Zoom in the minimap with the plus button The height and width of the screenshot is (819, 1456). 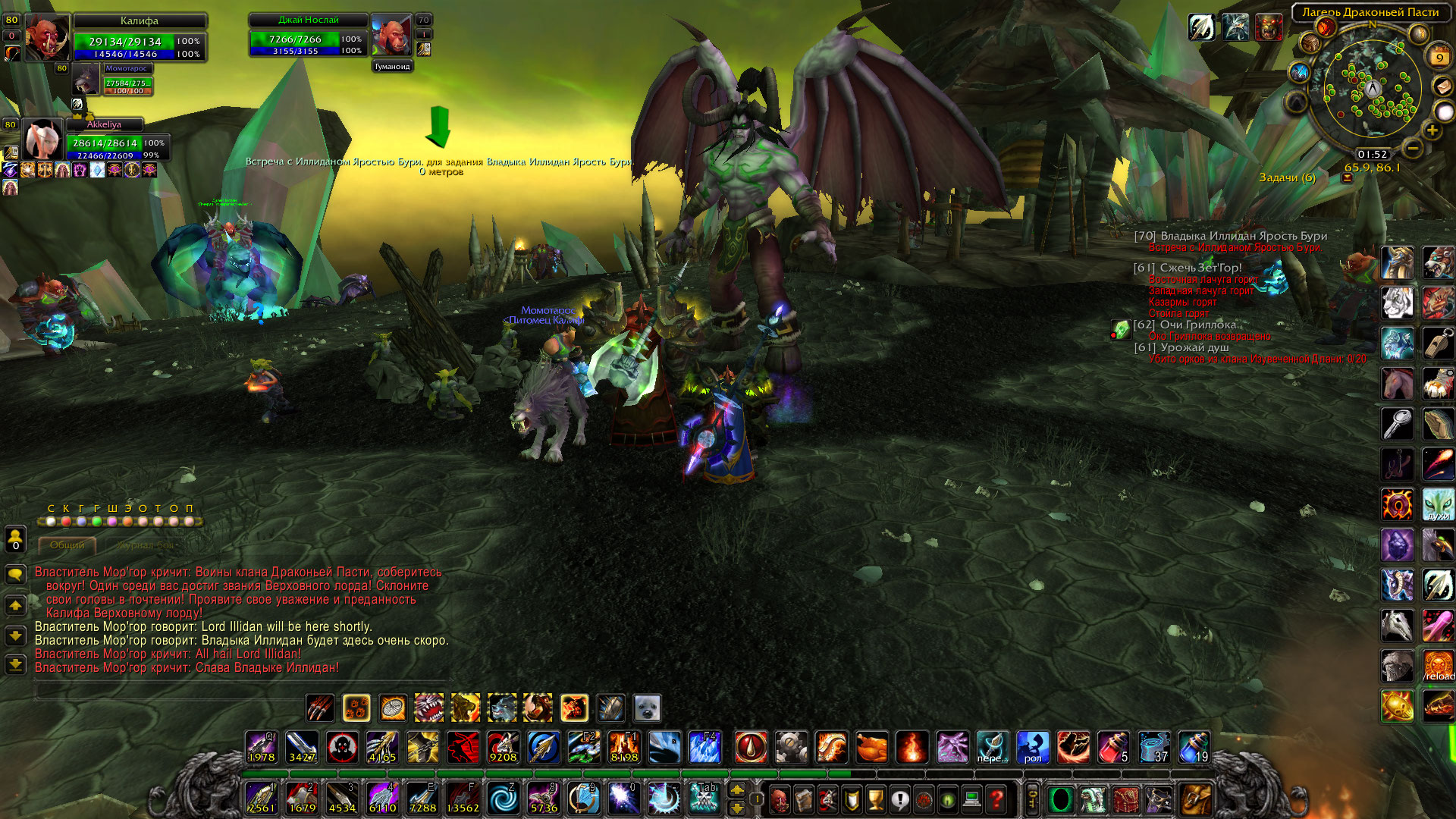[x=1432, y=130]
